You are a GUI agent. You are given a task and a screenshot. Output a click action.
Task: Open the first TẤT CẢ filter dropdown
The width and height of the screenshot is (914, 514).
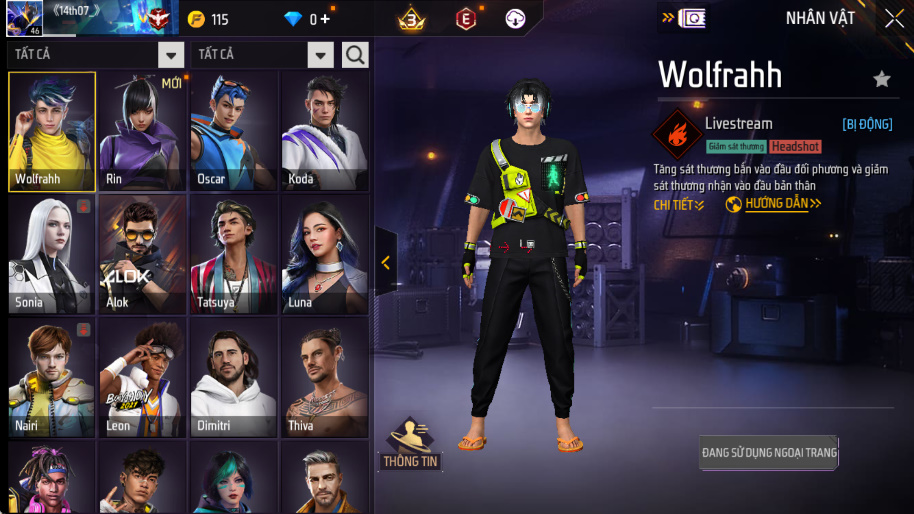[x=171, y=55]
